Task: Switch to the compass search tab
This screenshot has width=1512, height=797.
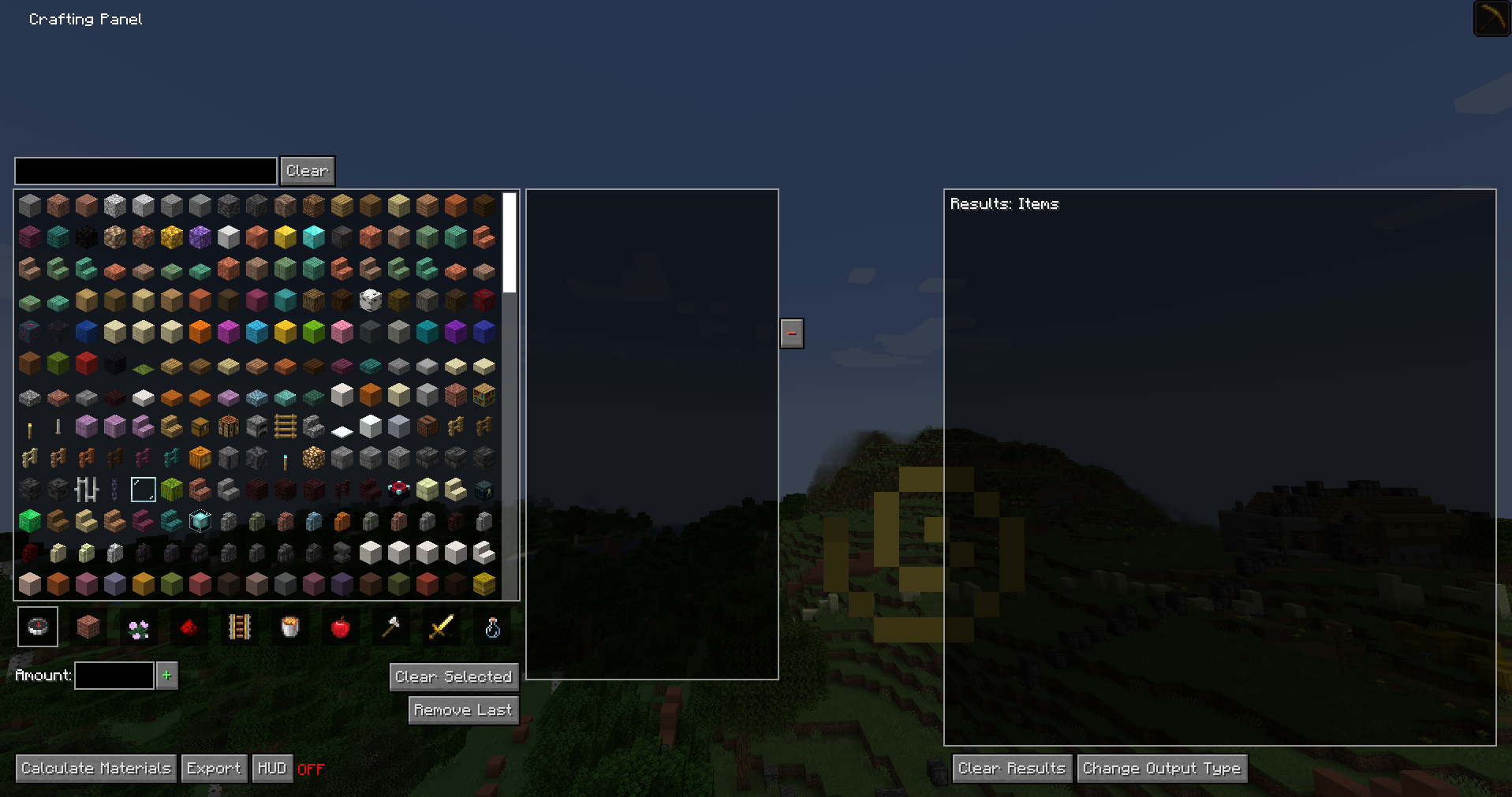Action: pos(38,628)
